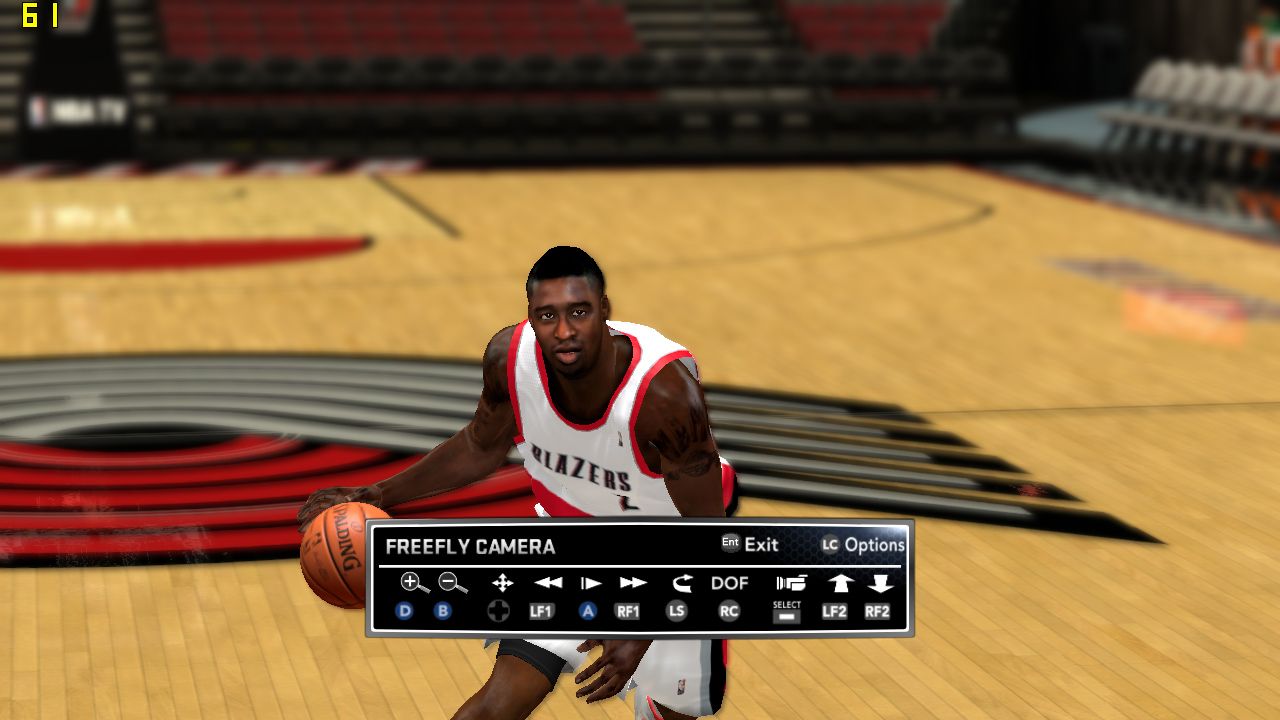Rewind the replay with the double-left arrows
1280x720 pixels.
coord(548,582)
